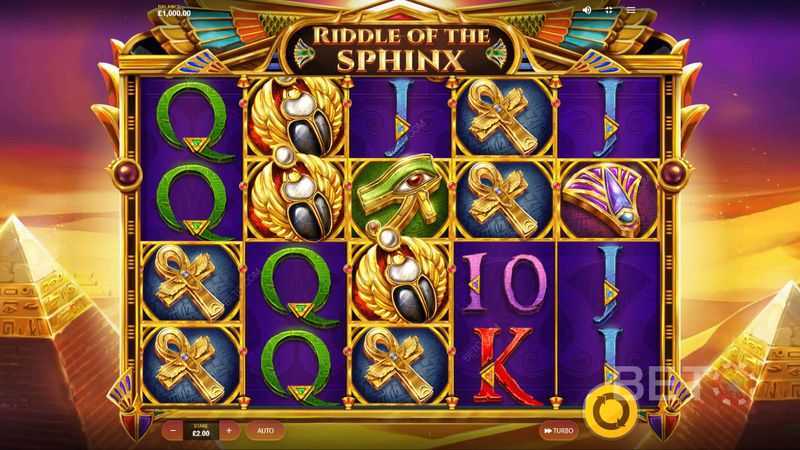Decrease the stake with the minus button

[x=173, y=431]
